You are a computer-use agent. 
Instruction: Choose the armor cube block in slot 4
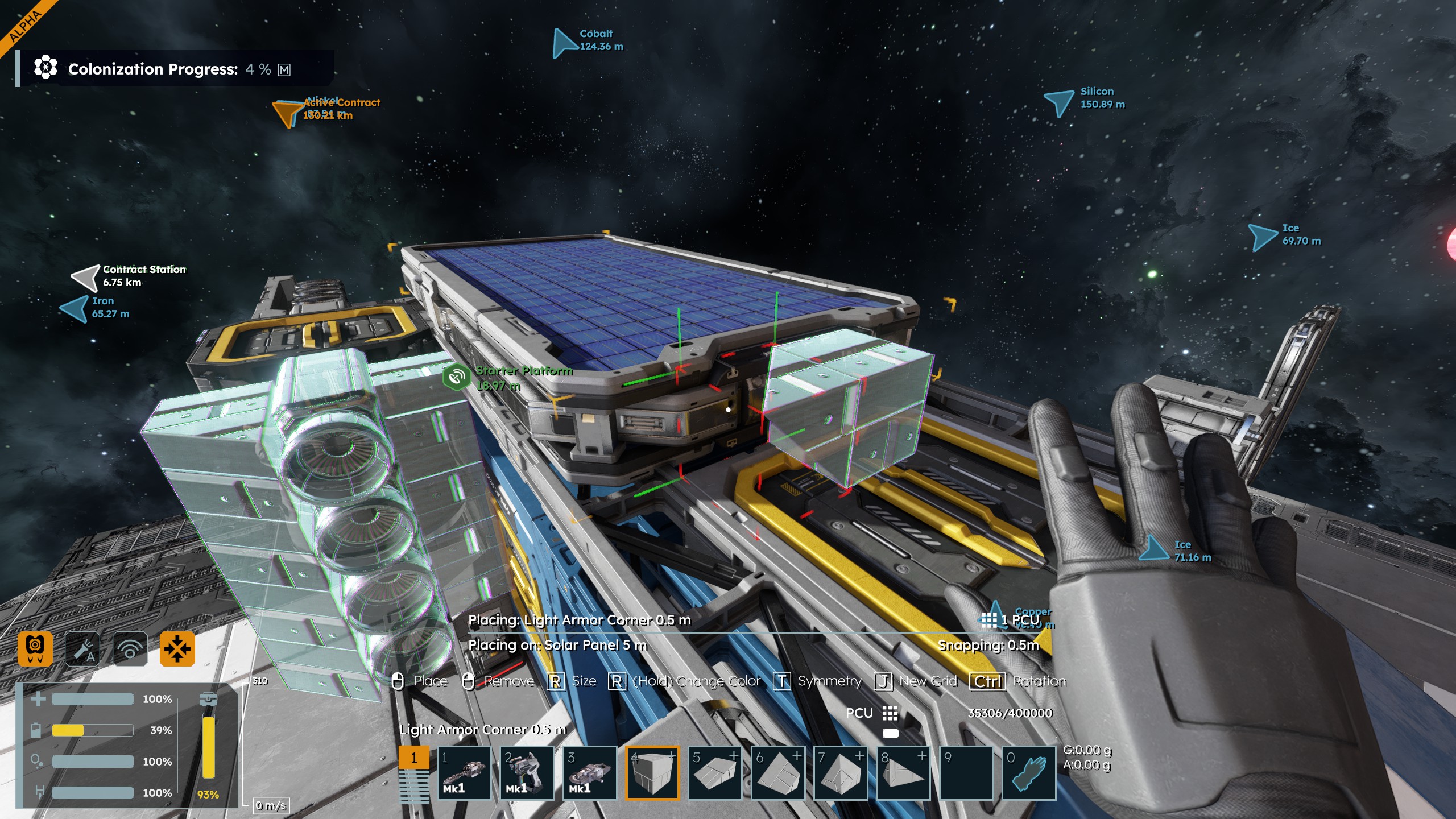click(x=652, y=773)
